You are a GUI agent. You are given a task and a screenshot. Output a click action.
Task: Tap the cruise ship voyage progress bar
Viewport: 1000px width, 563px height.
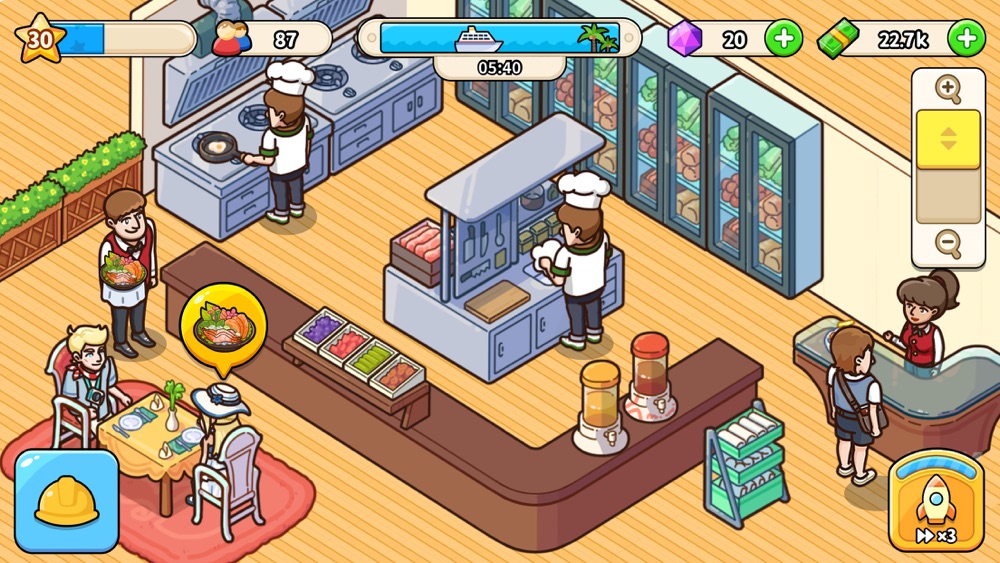tap(499, 39)
